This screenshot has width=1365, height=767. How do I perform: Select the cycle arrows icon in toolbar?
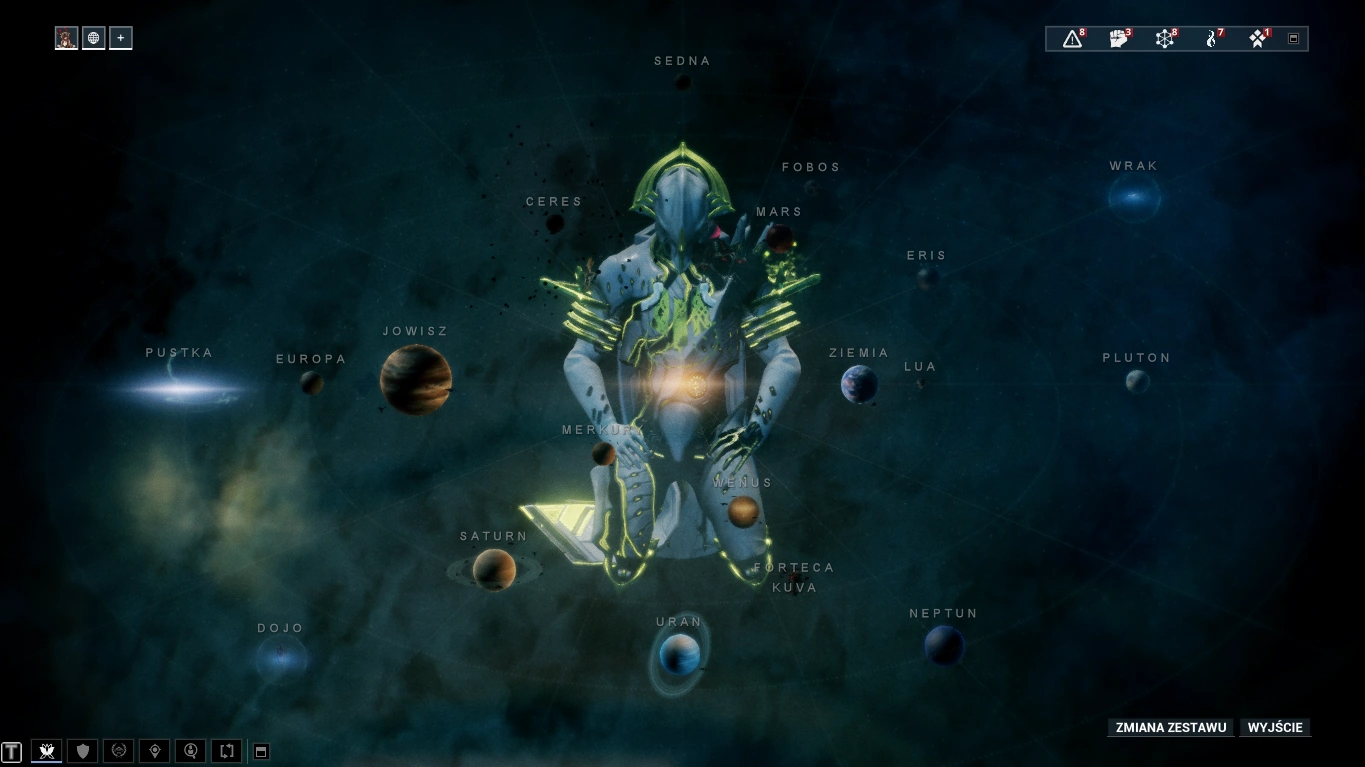(226, 750)
